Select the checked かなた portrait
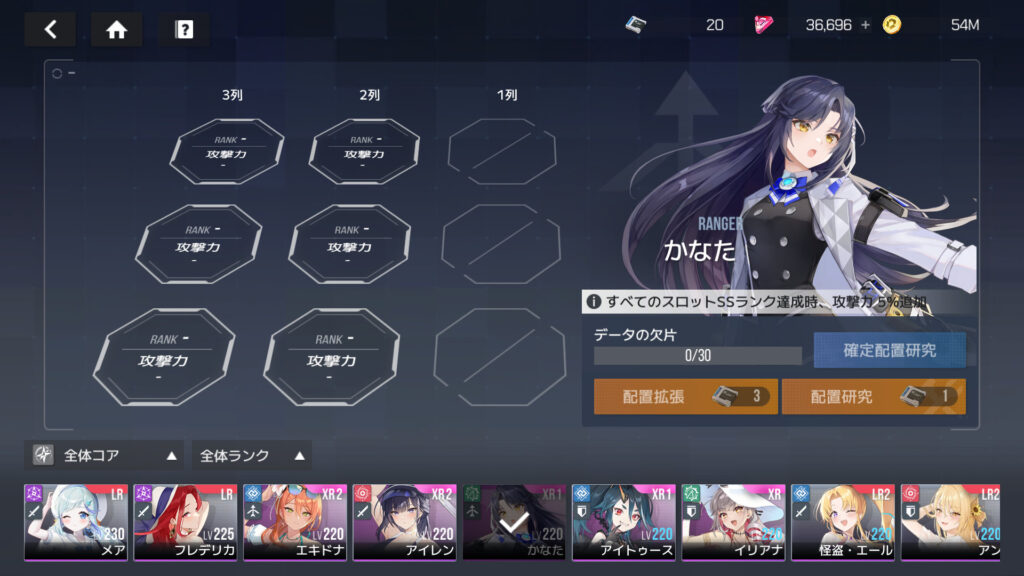 coord(514,522)
